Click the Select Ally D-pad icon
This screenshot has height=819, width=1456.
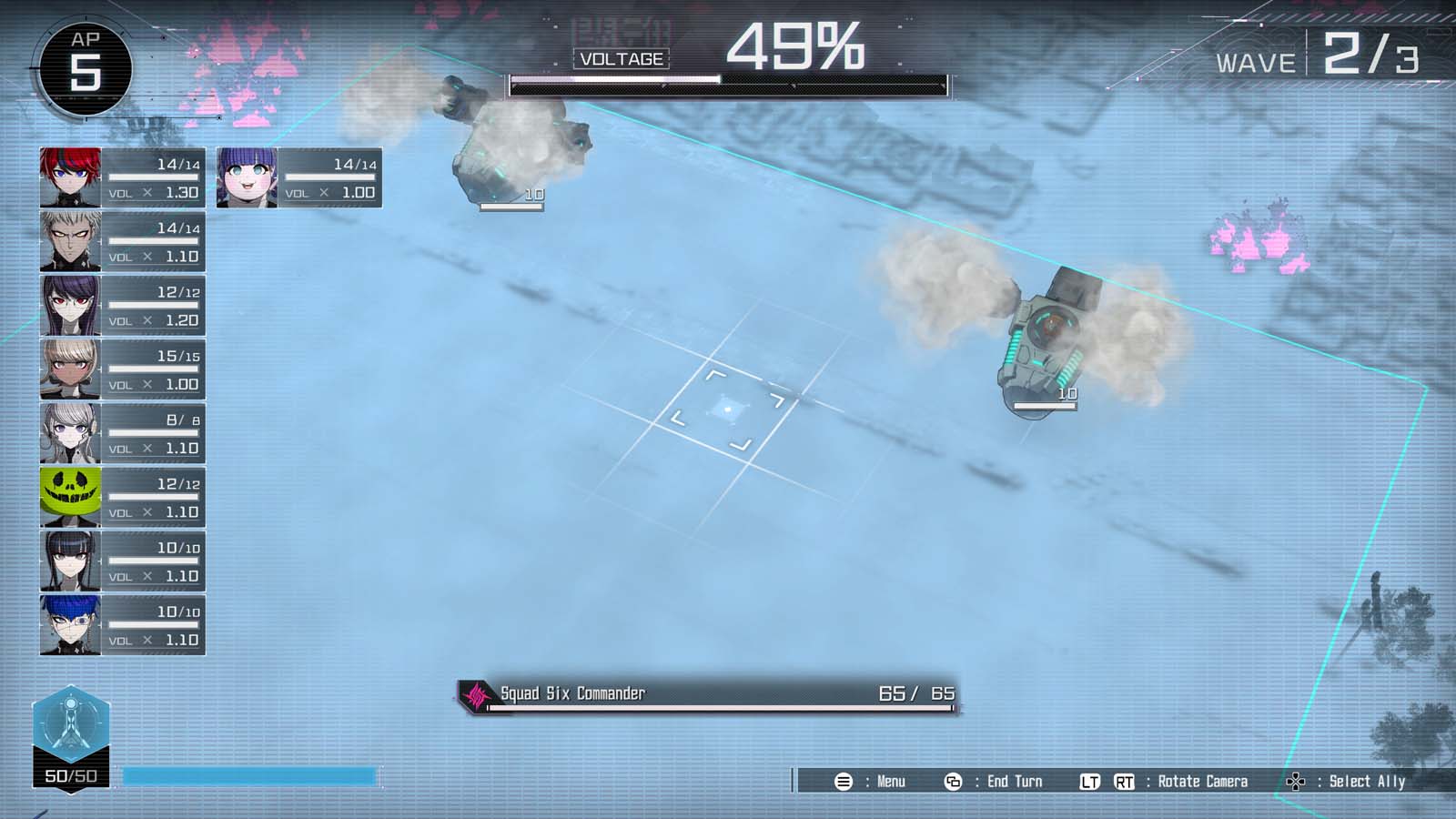tap(1296, 781)
